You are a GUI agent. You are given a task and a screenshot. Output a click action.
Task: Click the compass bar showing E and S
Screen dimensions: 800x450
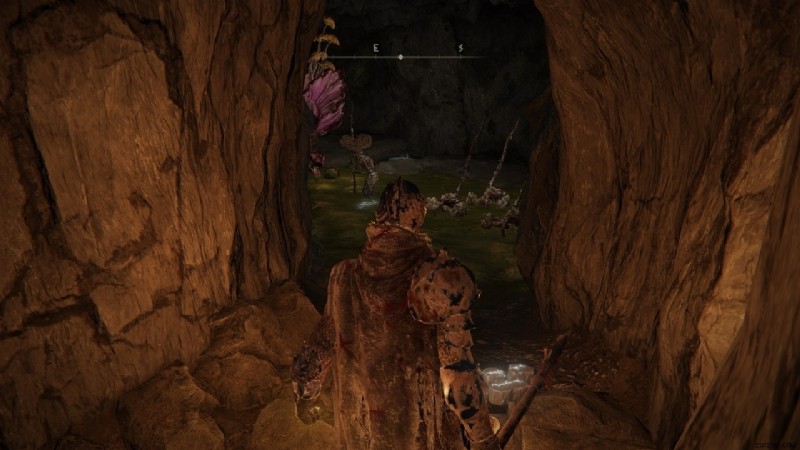pos(401,56)
